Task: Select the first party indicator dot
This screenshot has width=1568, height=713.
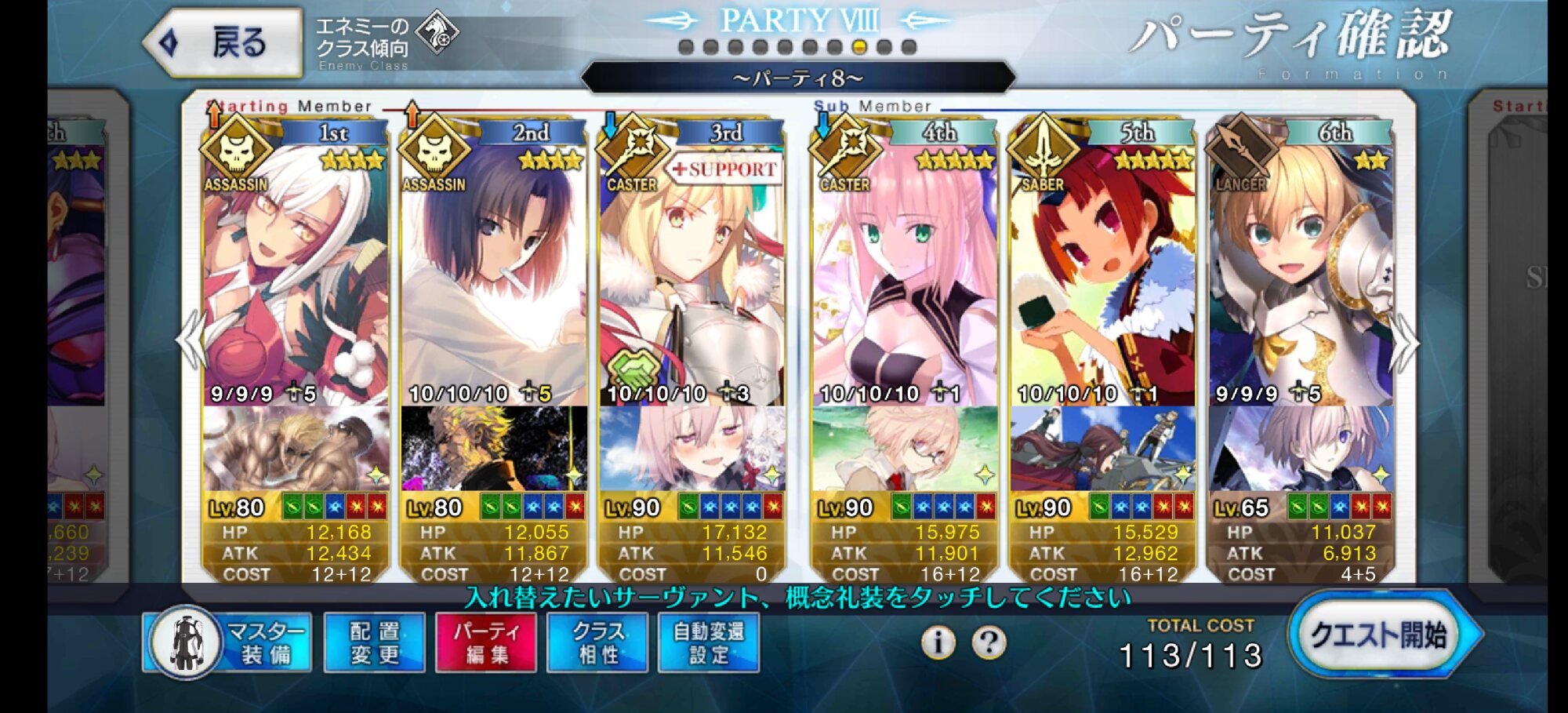Action: pos(686,47)
